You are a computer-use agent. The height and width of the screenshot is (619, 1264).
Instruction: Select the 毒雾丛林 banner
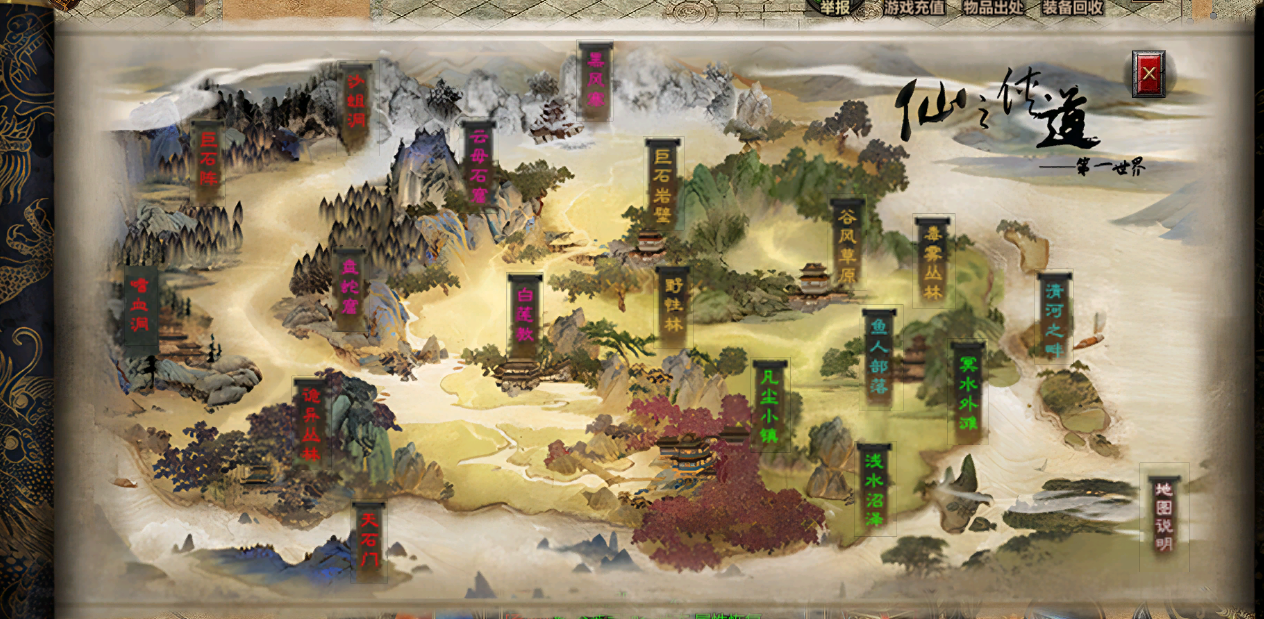933,262
